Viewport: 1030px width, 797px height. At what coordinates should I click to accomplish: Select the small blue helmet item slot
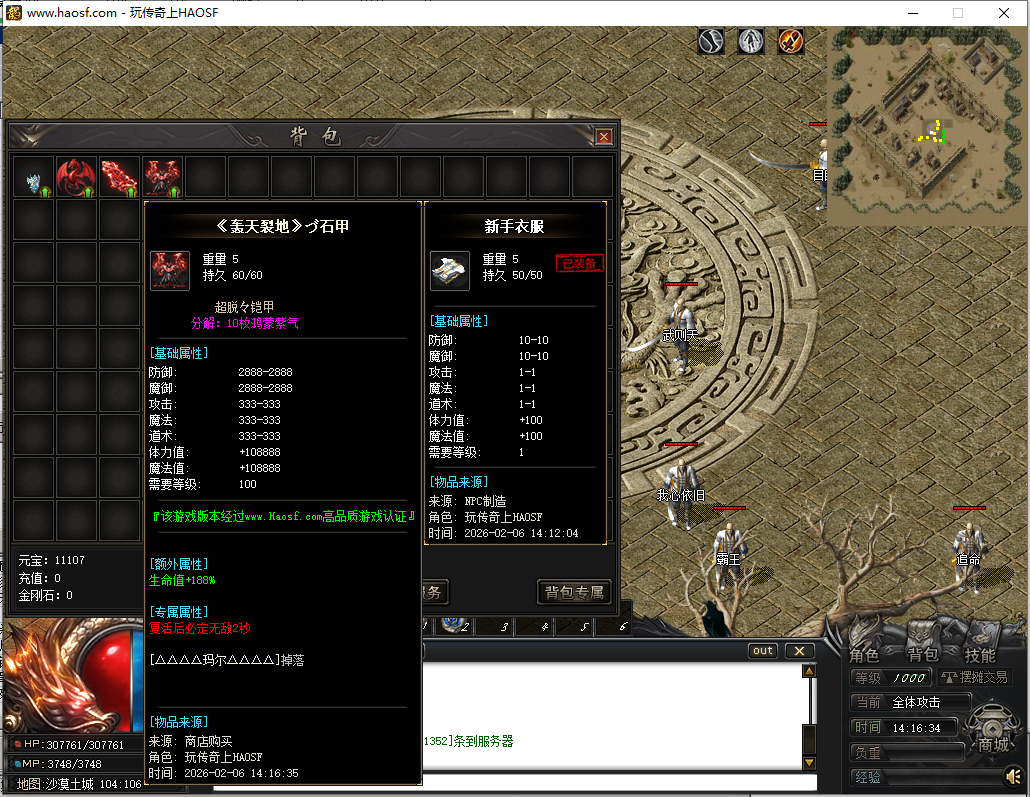click(33, 178)
